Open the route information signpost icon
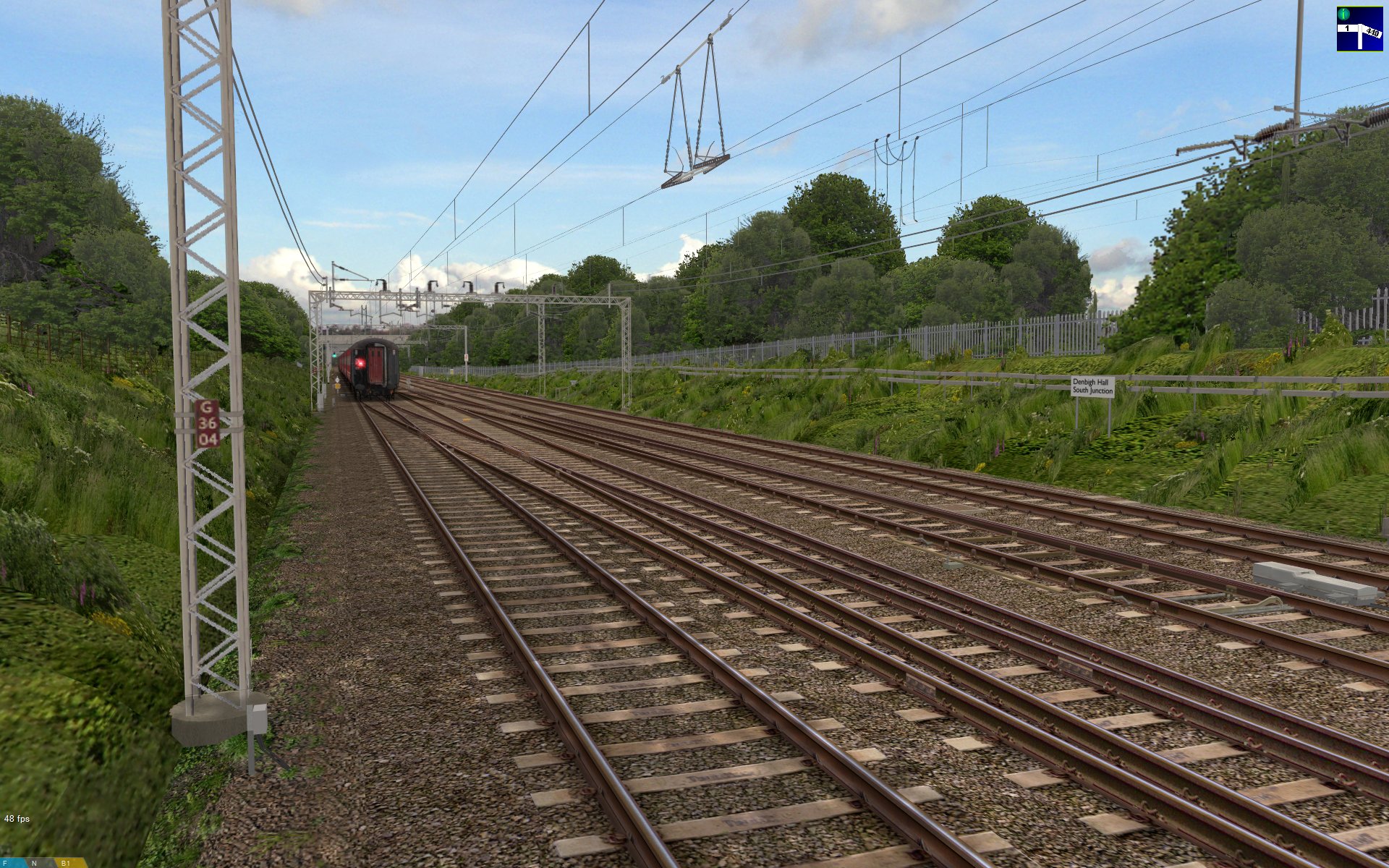The height and width of the screenshot is (868, 1389). (x=1359, y=29)
